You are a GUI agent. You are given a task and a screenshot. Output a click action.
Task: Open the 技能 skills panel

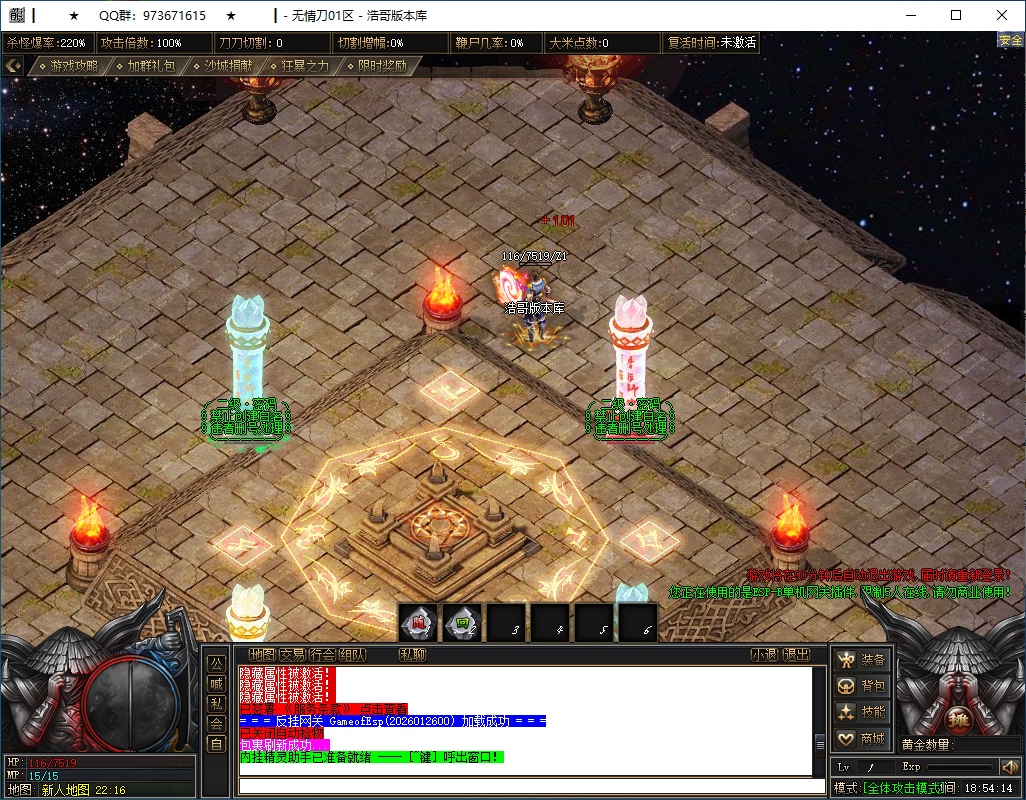[862, 712]
